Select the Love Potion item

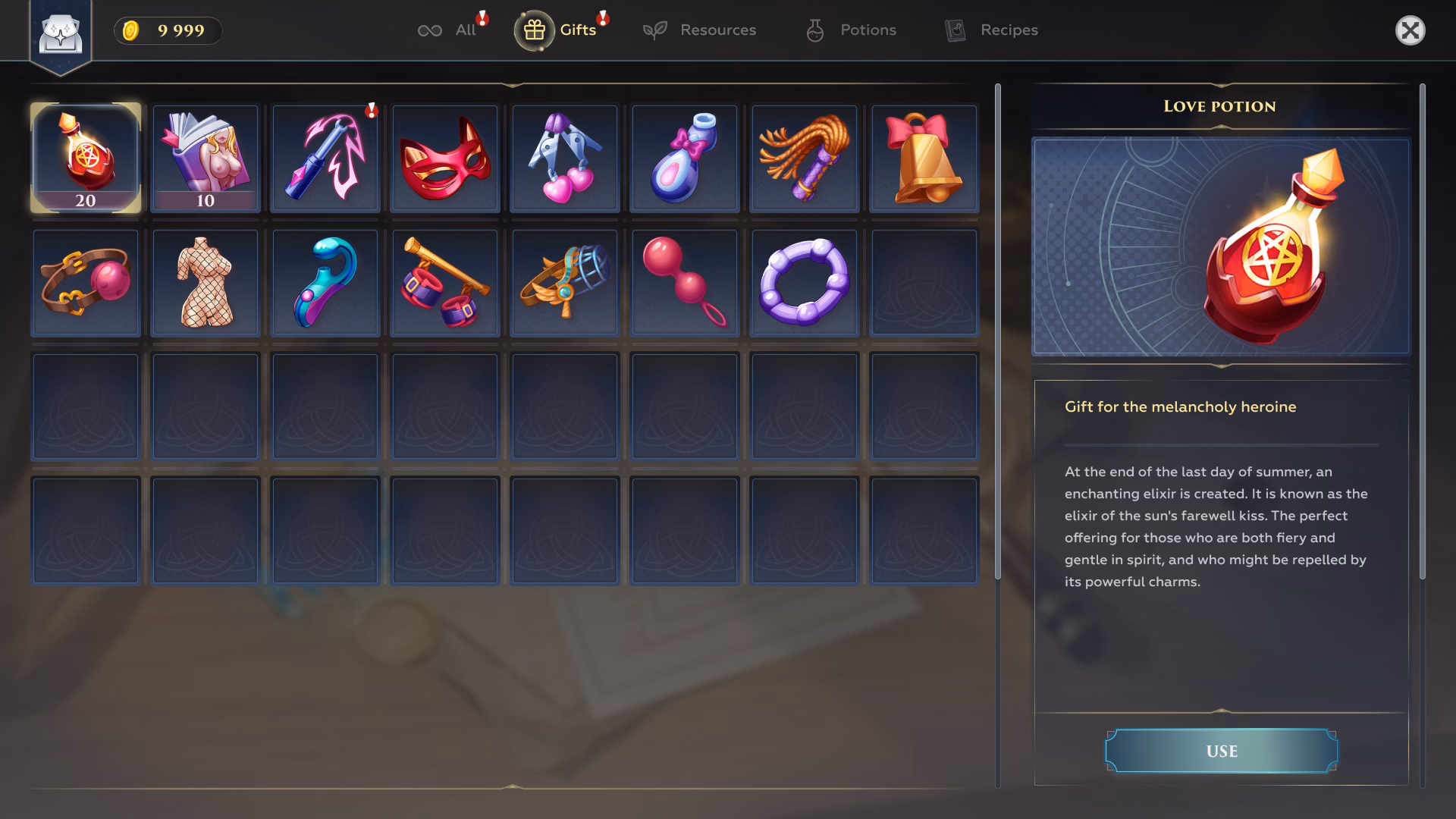[x=85, y=157]
